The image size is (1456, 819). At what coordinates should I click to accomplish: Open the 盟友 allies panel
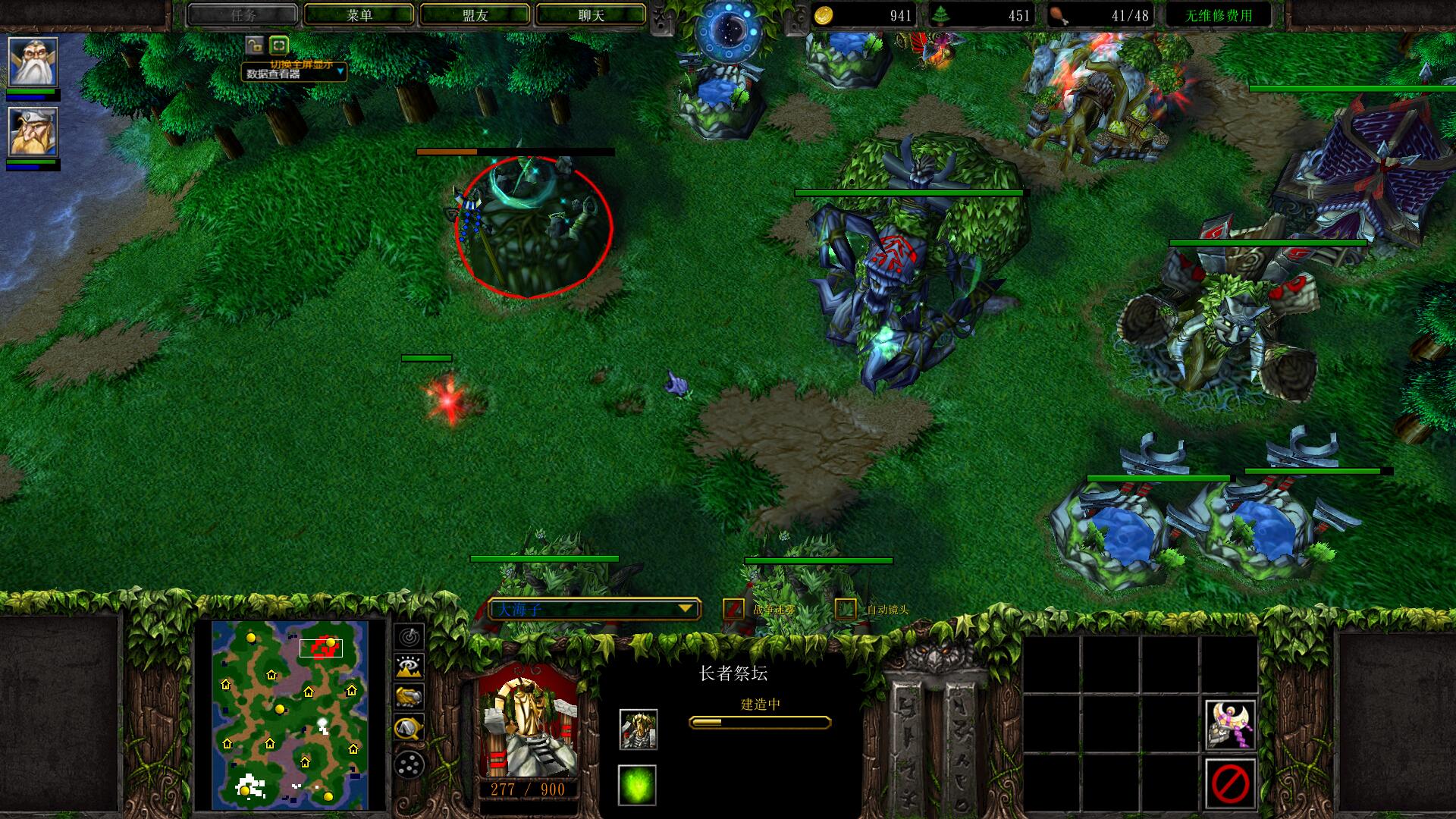(475, 15)
